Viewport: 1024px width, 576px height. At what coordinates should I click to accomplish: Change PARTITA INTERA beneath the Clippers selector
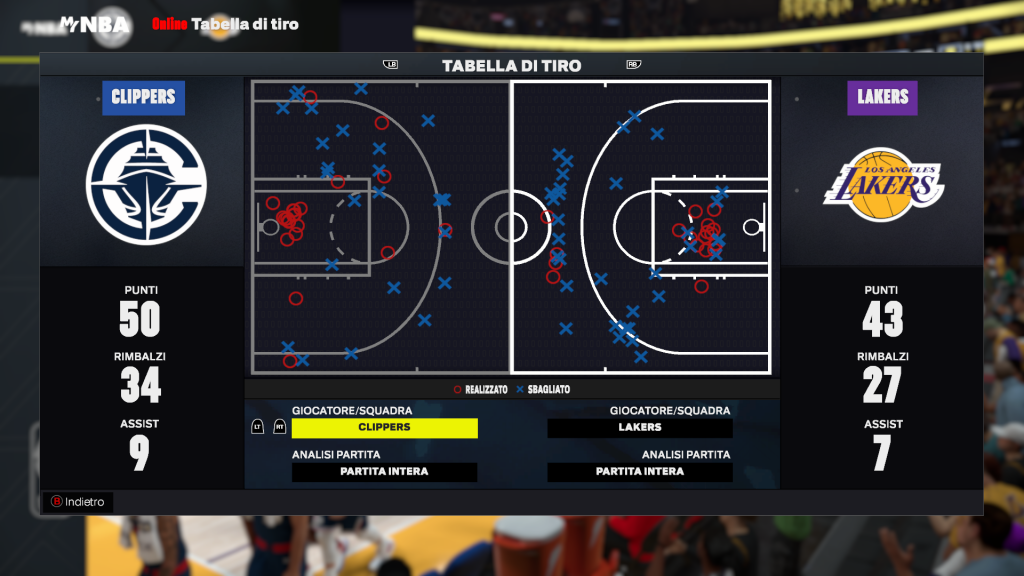point(385,471)
